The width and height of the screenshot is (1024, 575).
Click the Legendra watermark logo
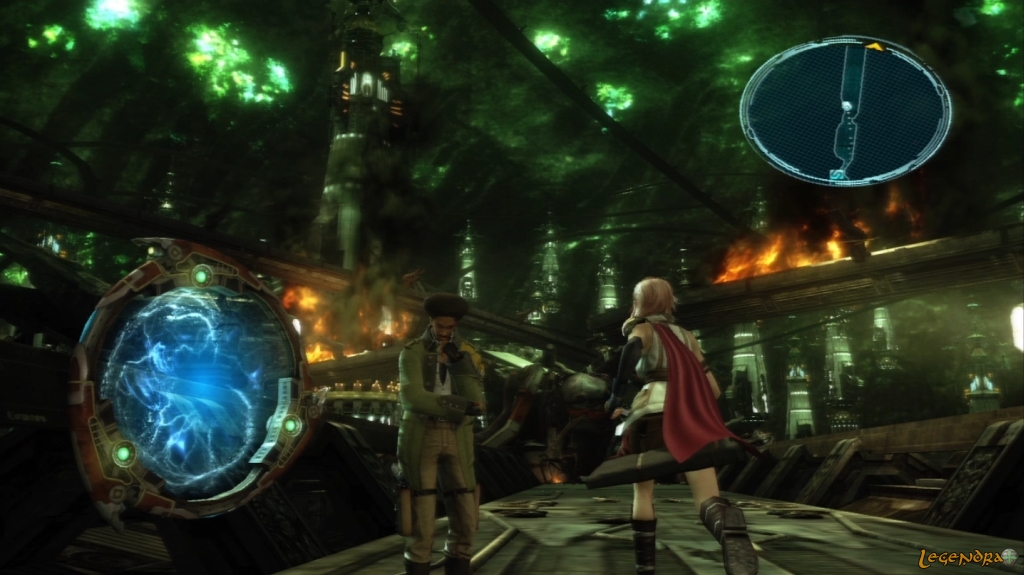[967, 557]
